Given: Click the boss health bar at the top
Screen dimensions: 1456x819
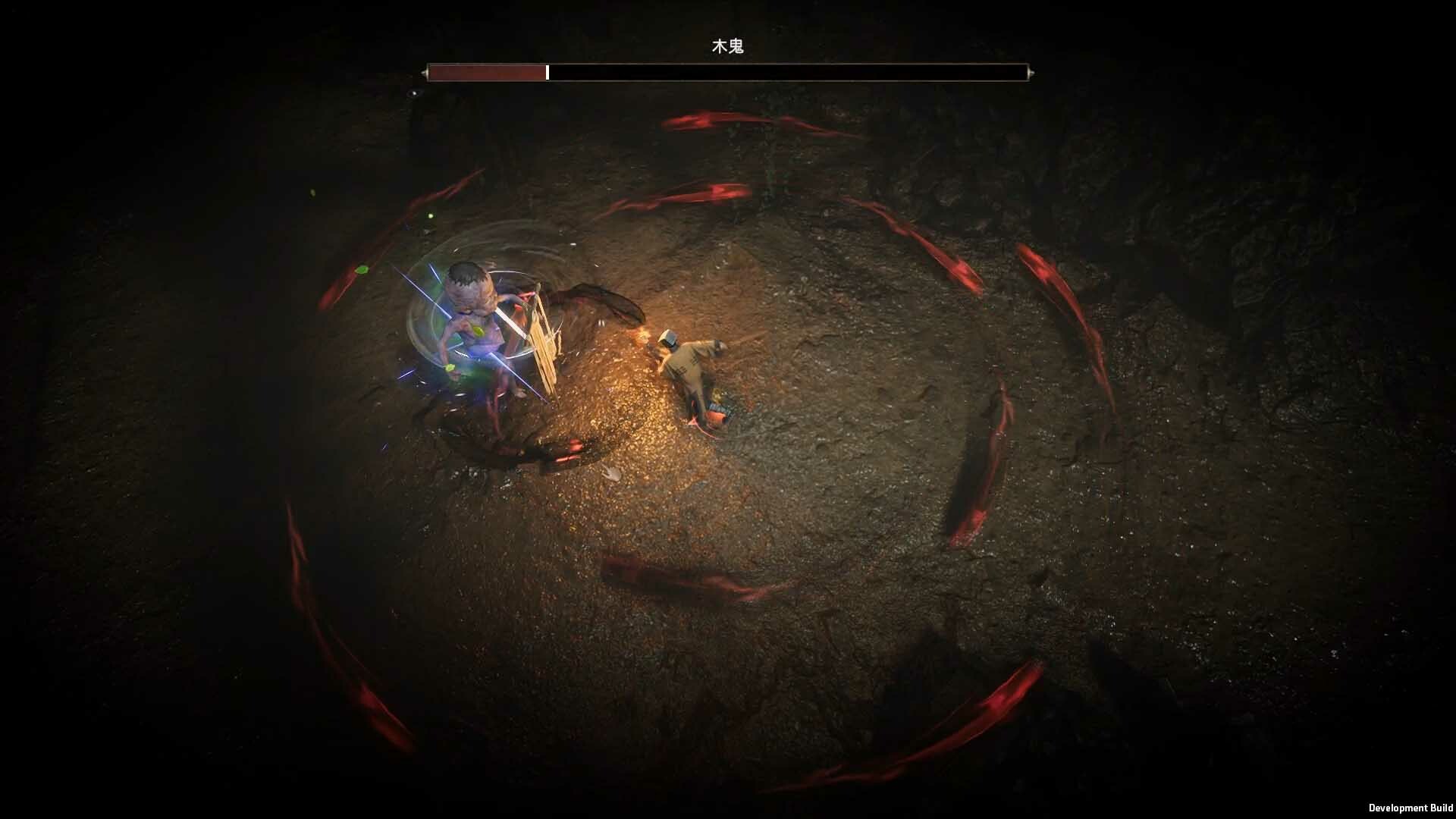Looking at the screenshot, I should click(728, 72).
